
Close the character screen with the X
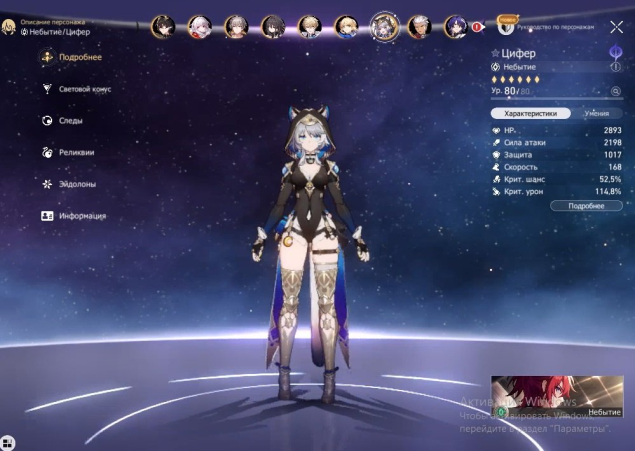(616, 28)
